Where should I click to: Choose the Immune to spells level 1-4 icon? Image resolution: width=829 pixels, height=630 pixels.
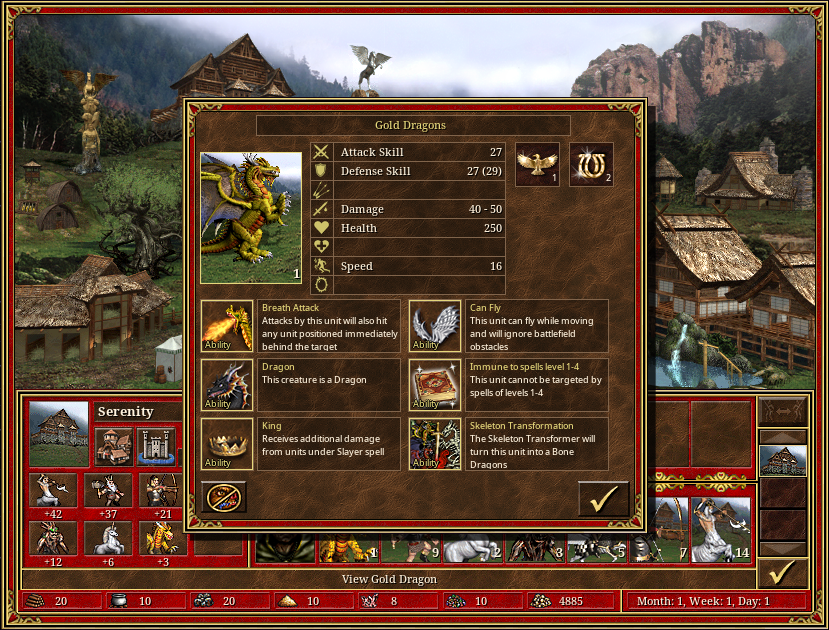tap(435, 385)
